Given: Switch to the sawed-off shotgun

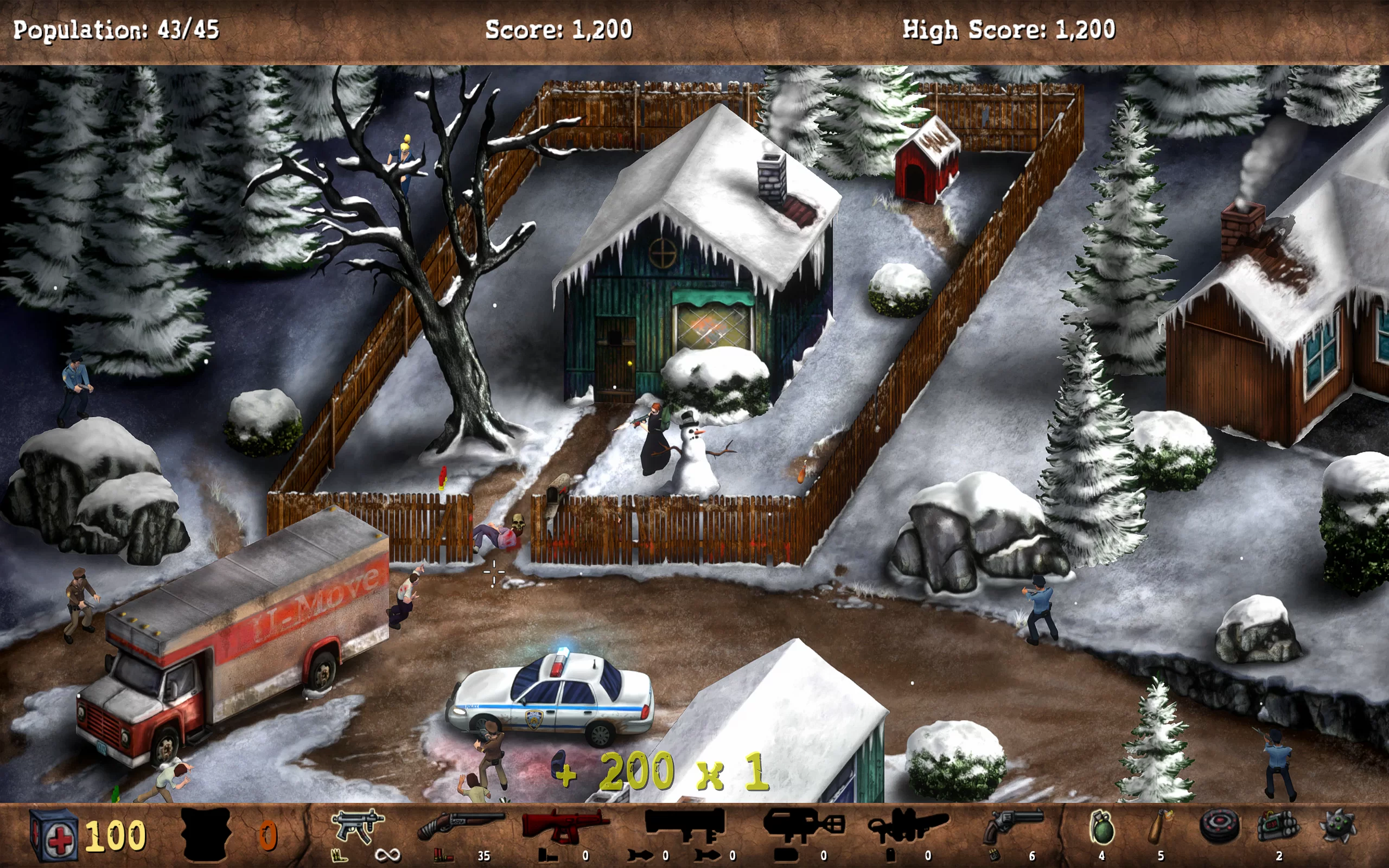Looking at the screenshot, I should pyautogui.click(x=460, y=826).
